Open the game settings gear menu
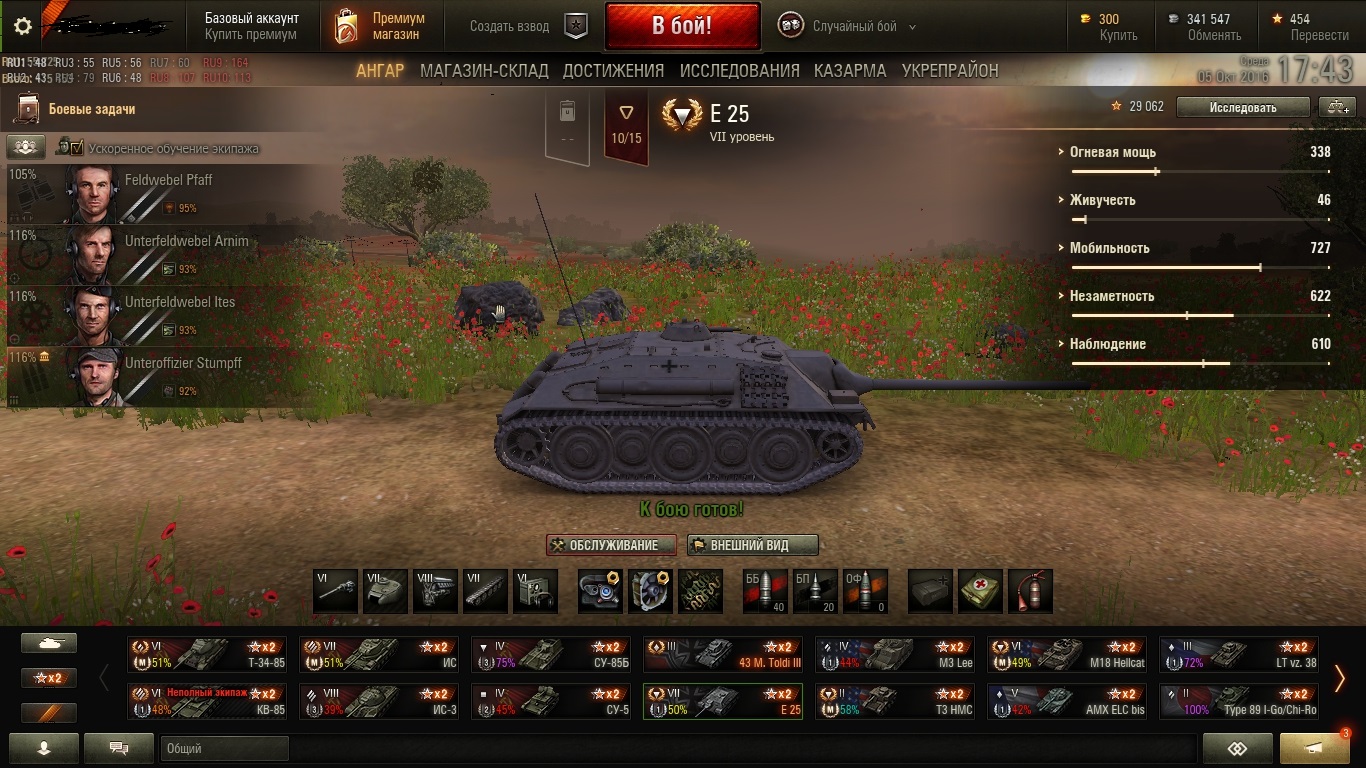Image resolution: width=1366 pixels, height=768 pixels. pos(22,27)
